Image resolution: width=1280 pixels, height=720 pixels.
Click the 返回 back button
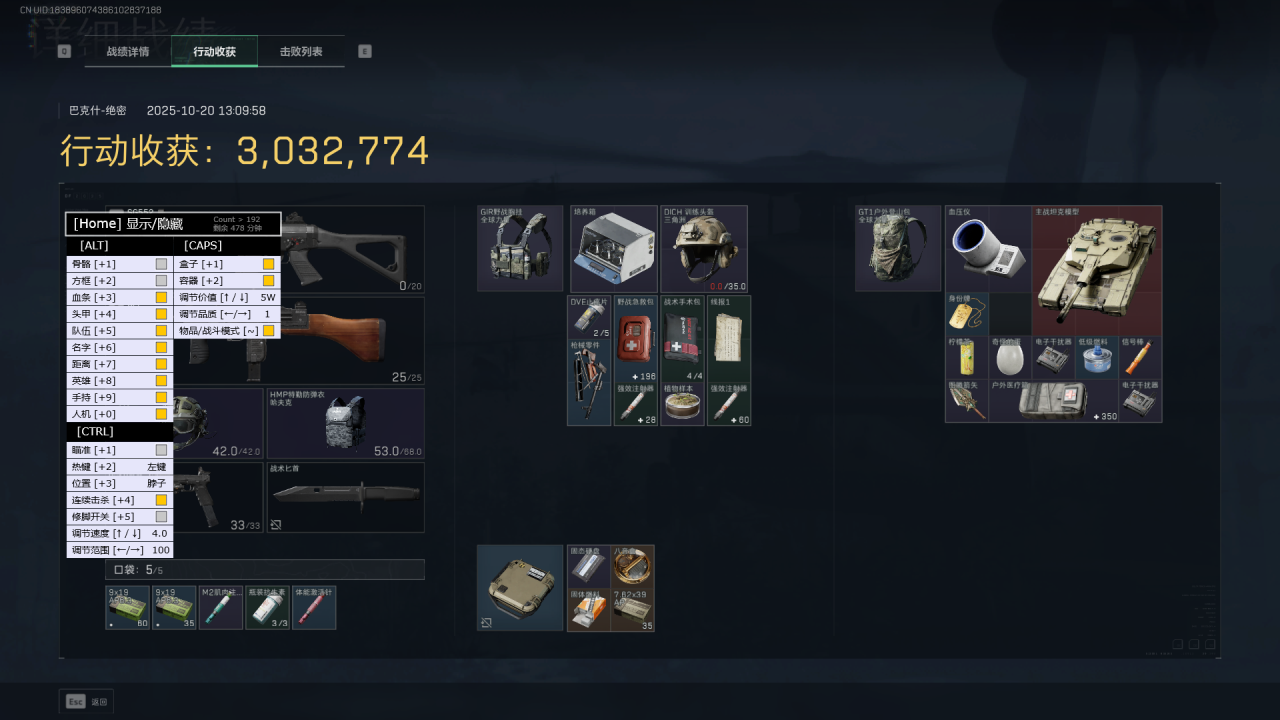pos(87,701)
